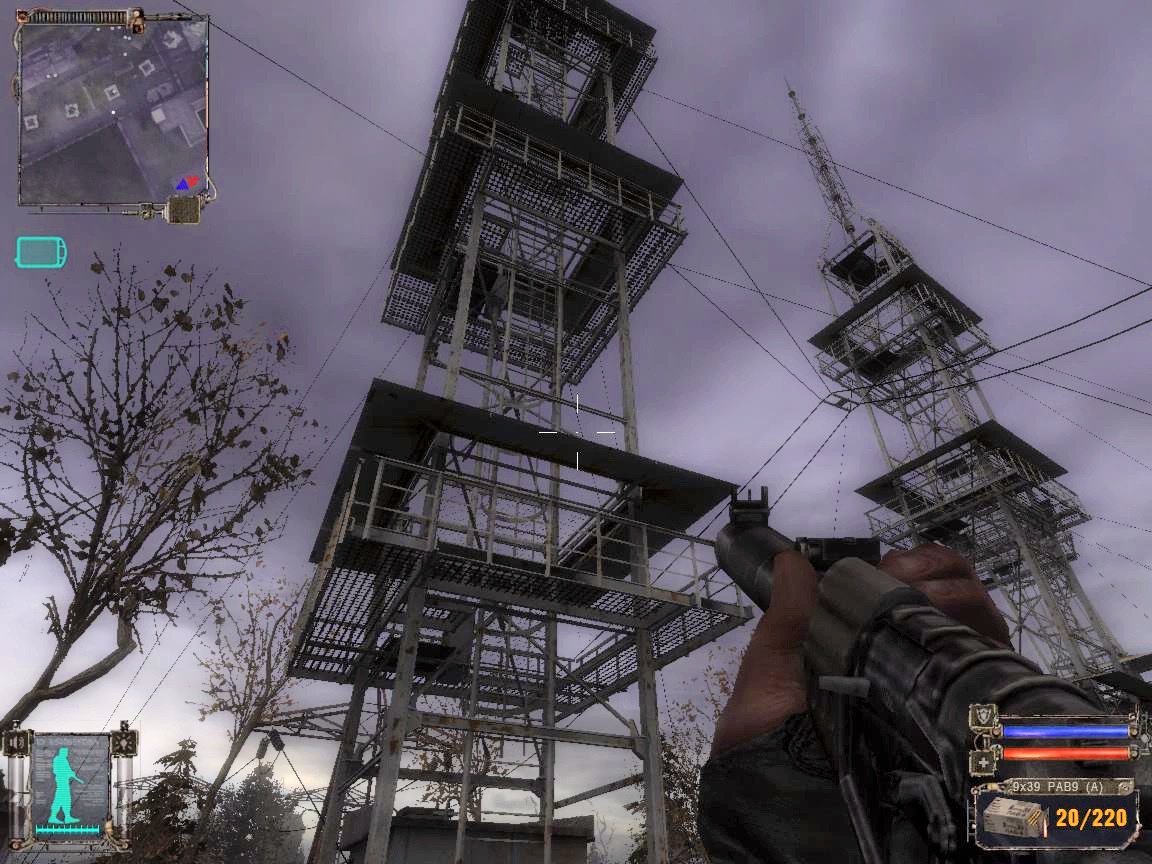This screenshot has height=864, width=1152.
Task: Click the minimap in the corner
Action: pyautogui.click(x=112, y=112)
